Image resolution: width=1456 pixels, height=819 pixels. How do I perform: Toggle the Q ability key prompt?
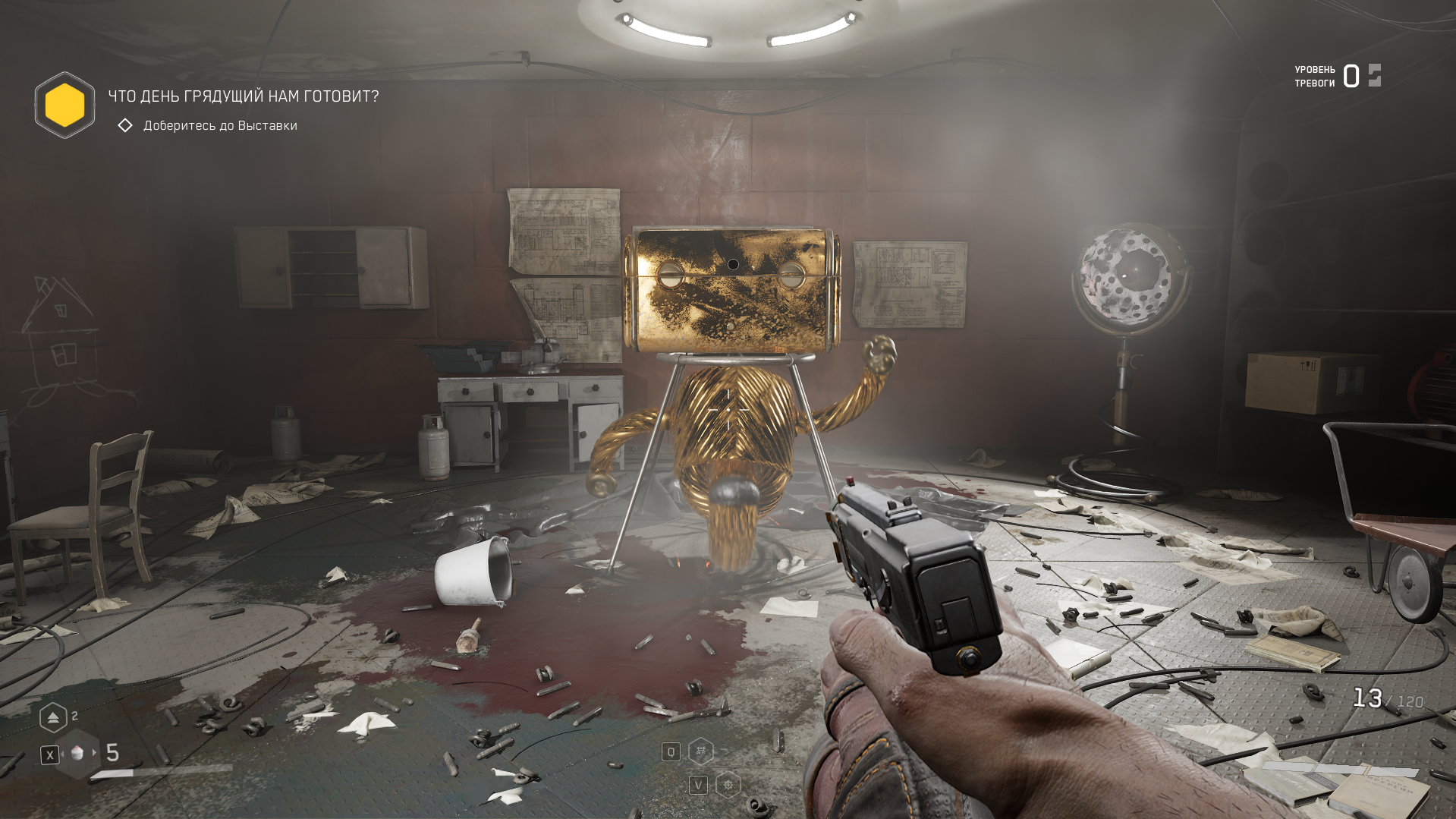click(x=671, y=751)
